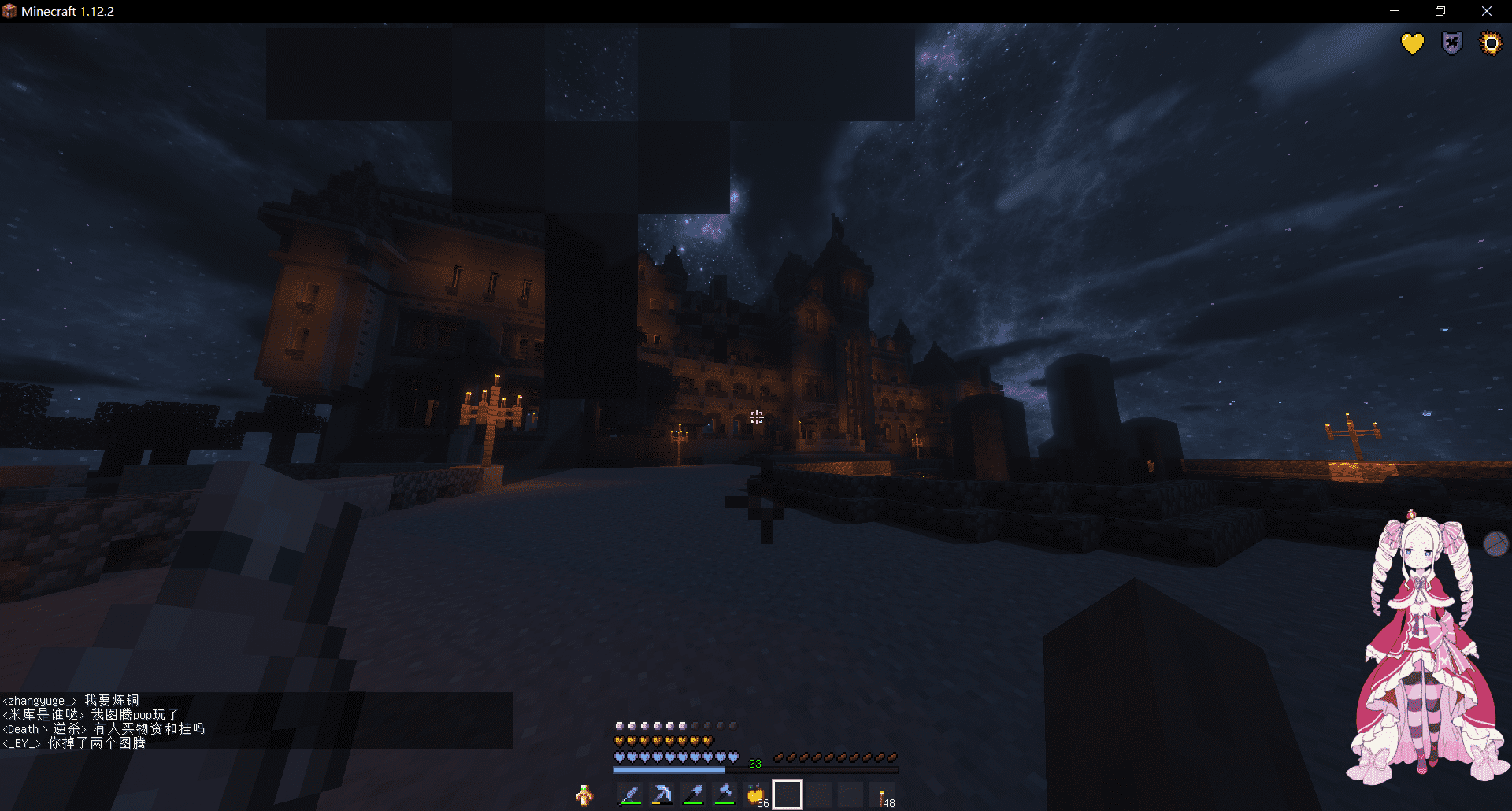1512x811 pixels.
Task: Click the offhand totem item icon
Action: [584, 796]
